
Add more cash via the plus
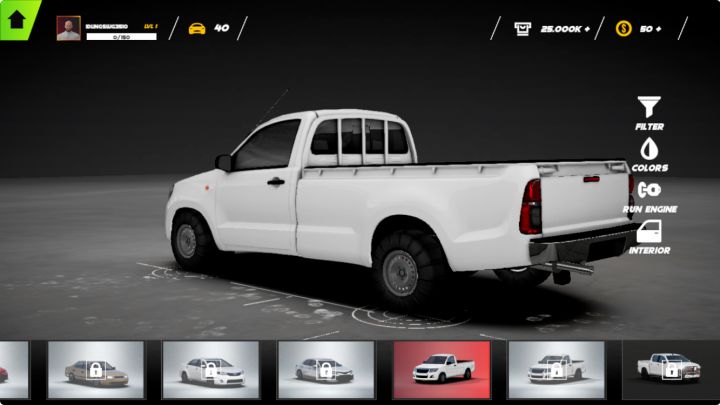(x=587, y=29)
